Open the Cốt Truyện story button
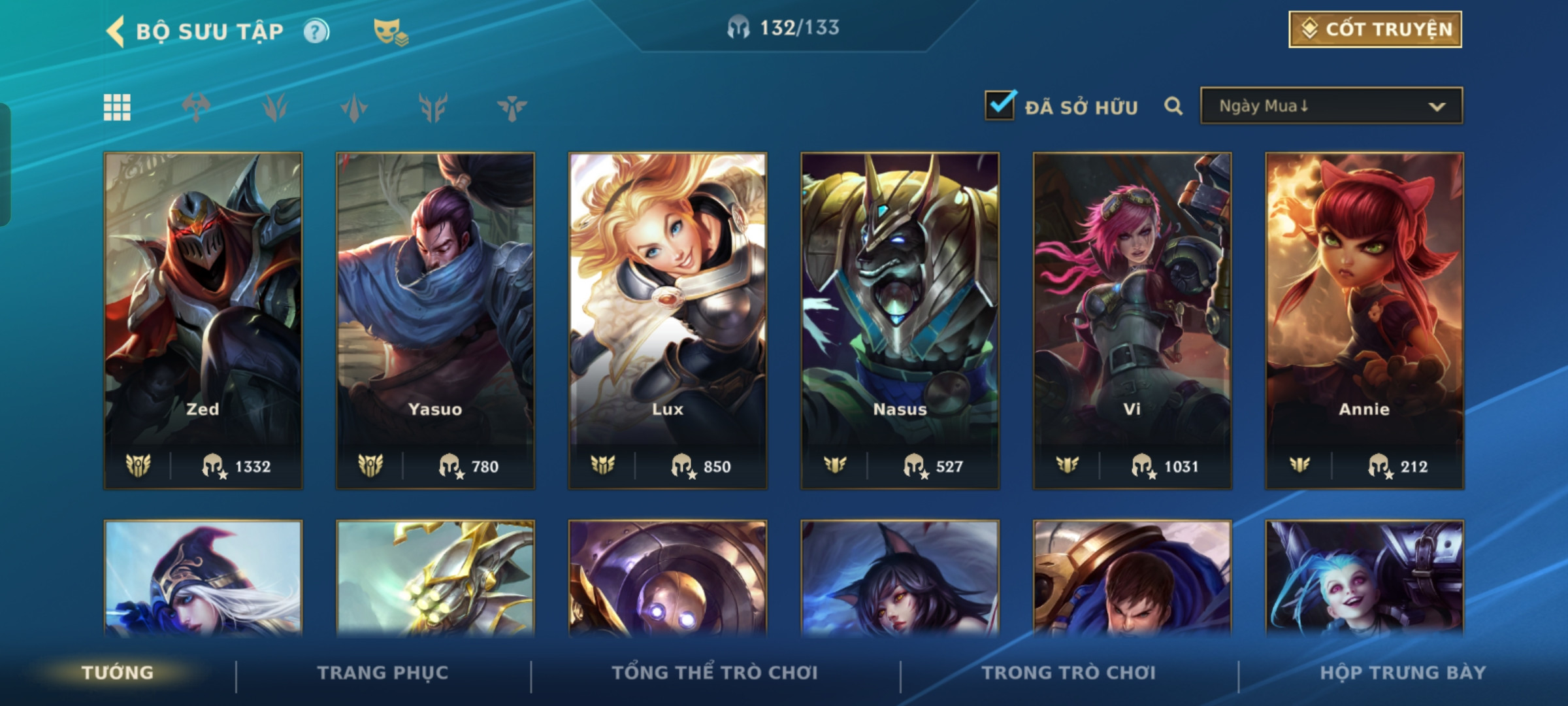Screen dimensions: 1568x706 coord(1375,29)
